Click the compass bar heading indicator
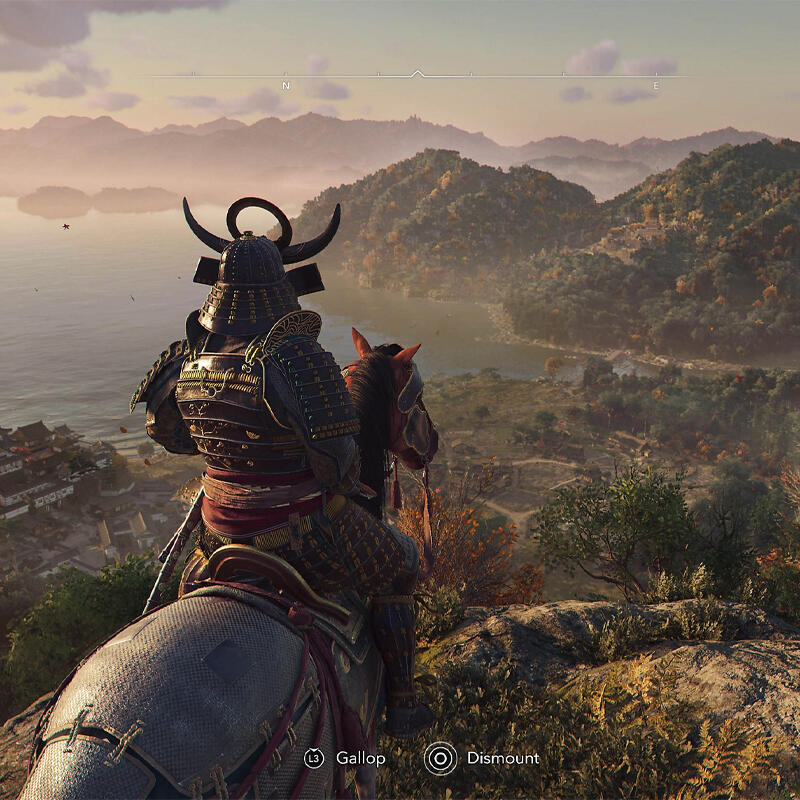The height and width of the screenshot is (800, 800). coord(418,73)
